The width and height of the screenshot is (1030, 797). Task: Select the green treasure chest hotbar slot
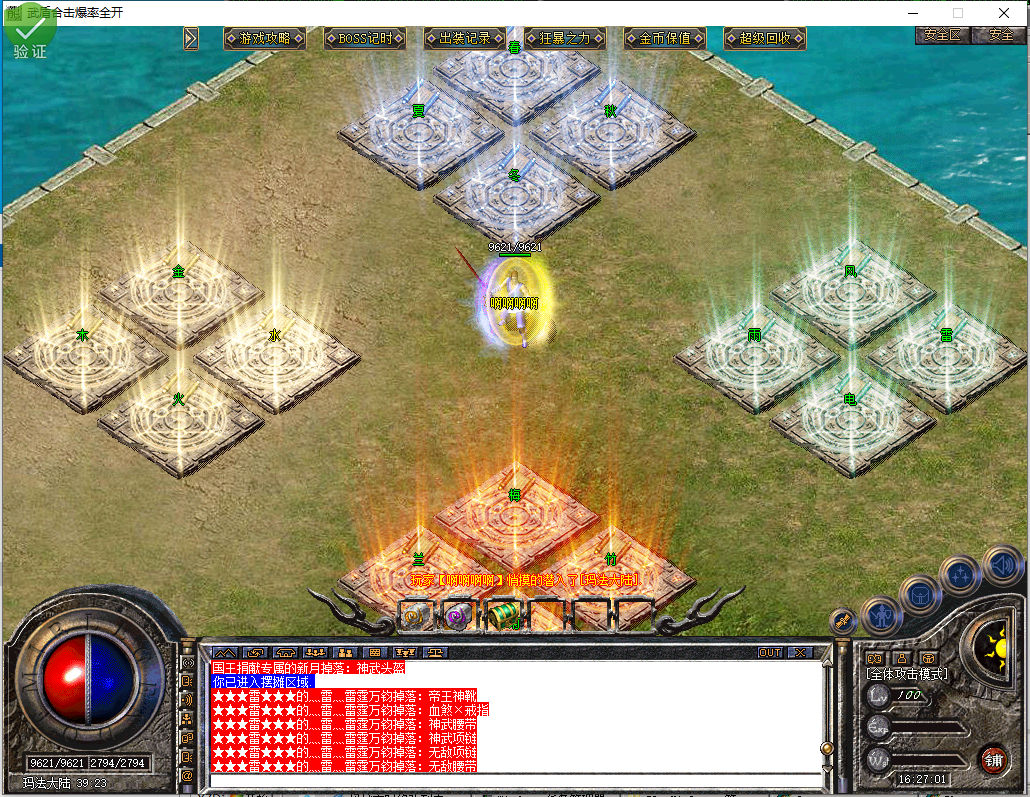(x=502, y=615)
